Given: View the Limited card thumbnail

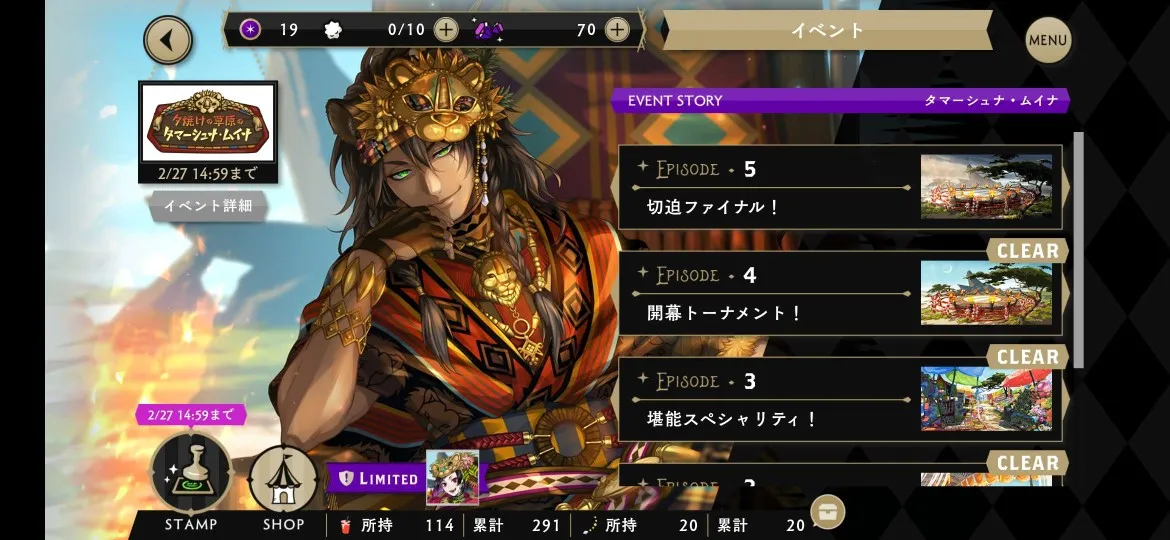Looking at the screenshot, I should coord(452,477).
